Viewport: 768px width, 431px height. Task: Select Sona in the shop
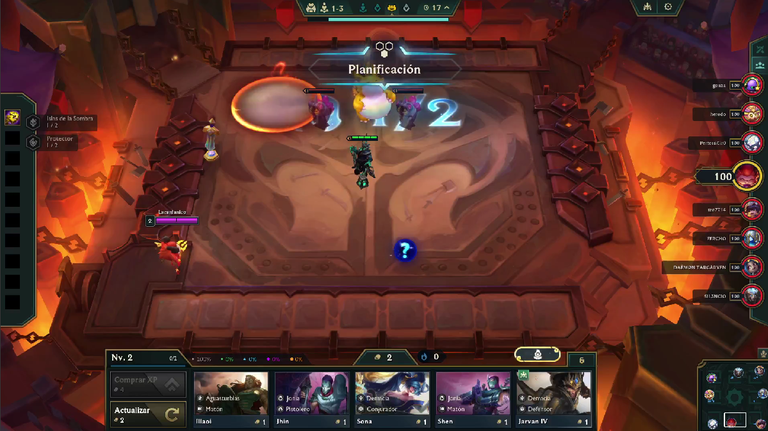[393, 400]
